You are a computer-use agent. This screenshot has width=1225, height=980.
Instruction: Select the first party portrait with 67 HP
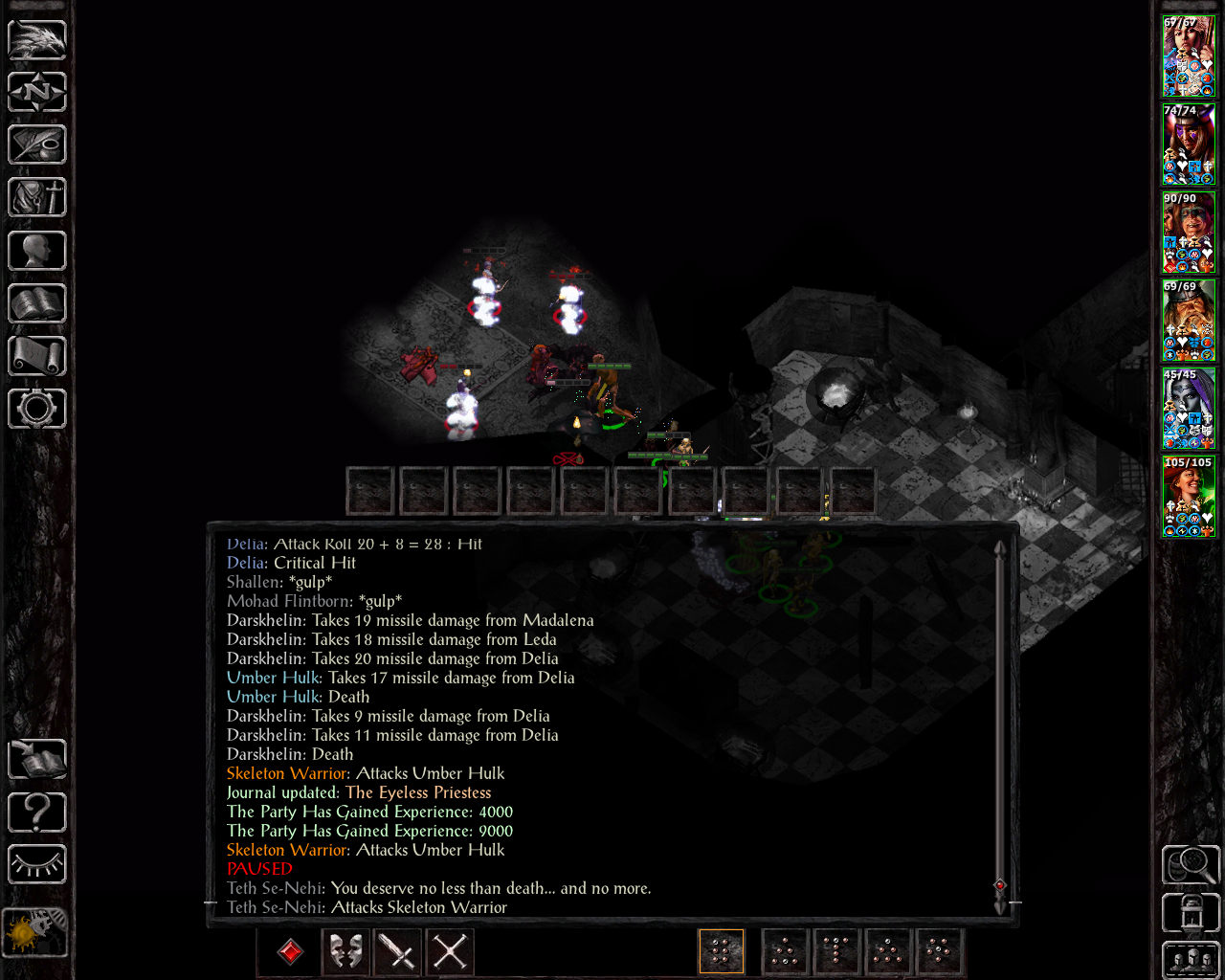[x=1189, y=56]
